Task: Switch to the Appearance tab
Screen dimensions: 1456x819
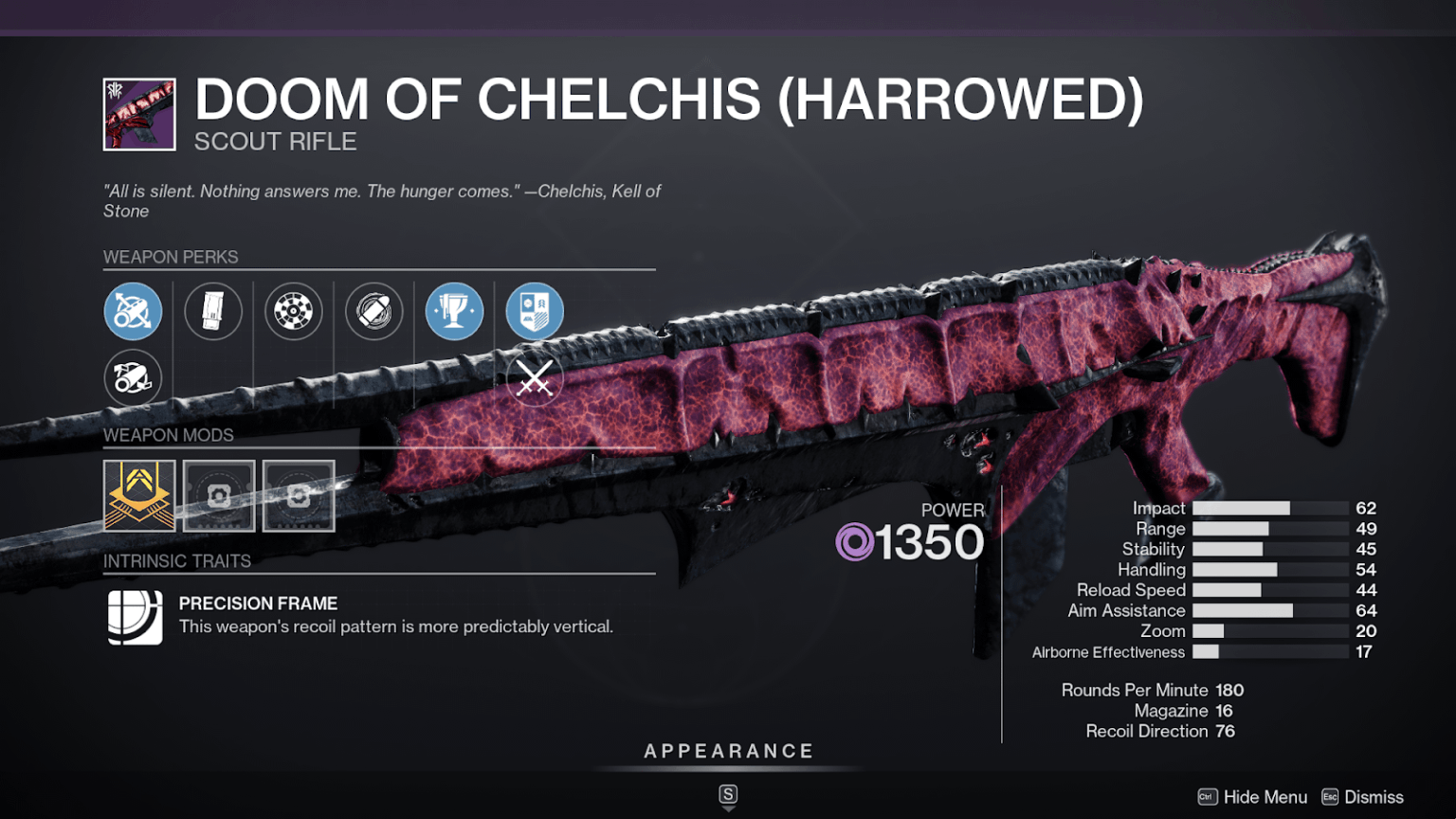Action: point(728,750)
